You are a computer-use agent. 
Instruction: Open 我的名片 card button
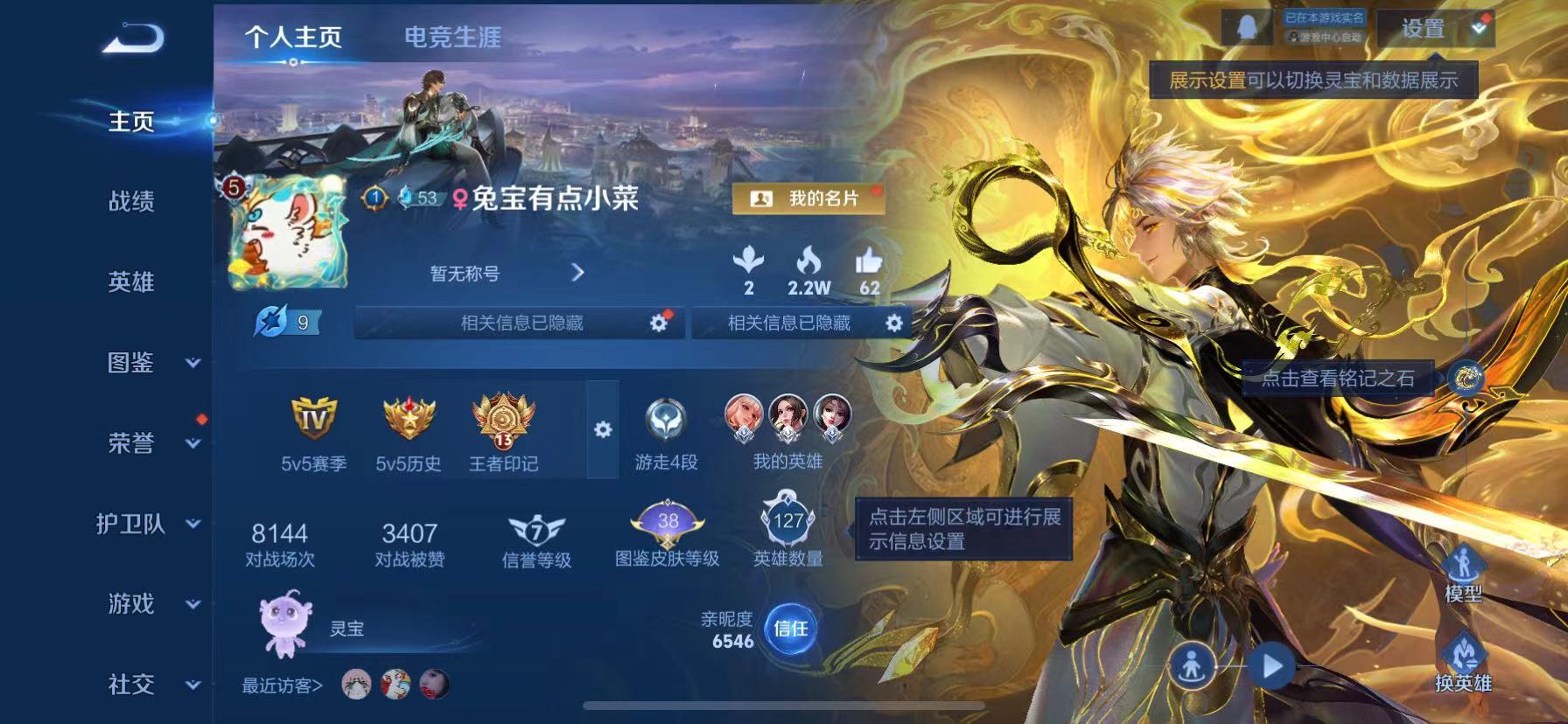pos(806,199)
